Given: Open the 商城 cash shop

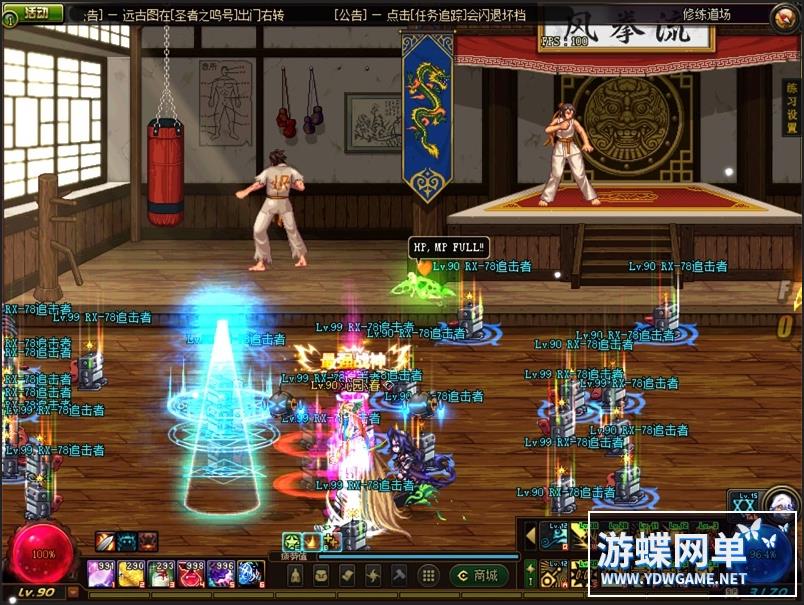Looking at the screenshot, I should click(479, 575).
